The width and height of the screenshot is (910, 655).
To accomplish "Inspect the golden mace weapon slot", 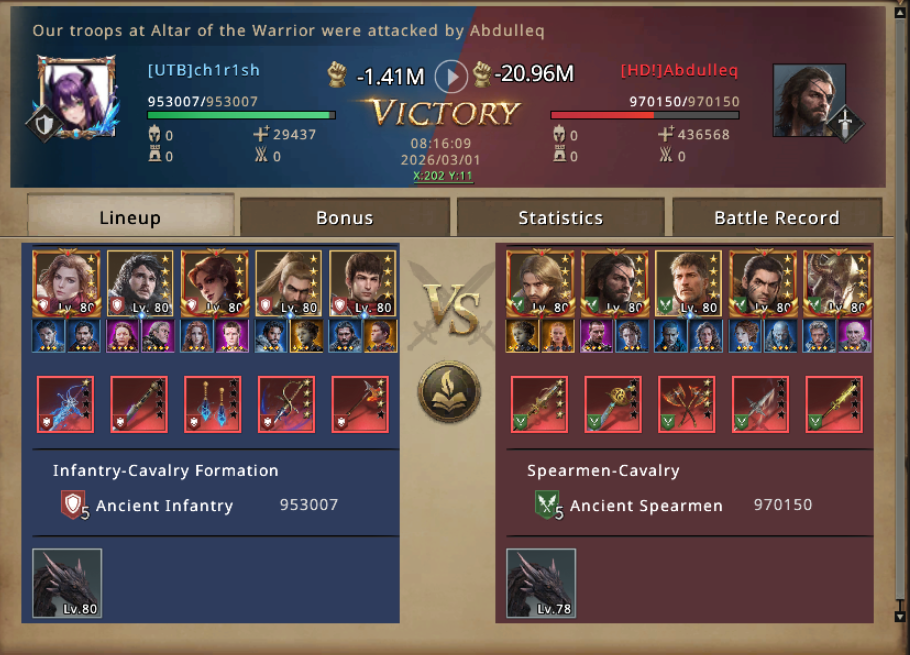I will pyautogui.click(x=613, y=404).
